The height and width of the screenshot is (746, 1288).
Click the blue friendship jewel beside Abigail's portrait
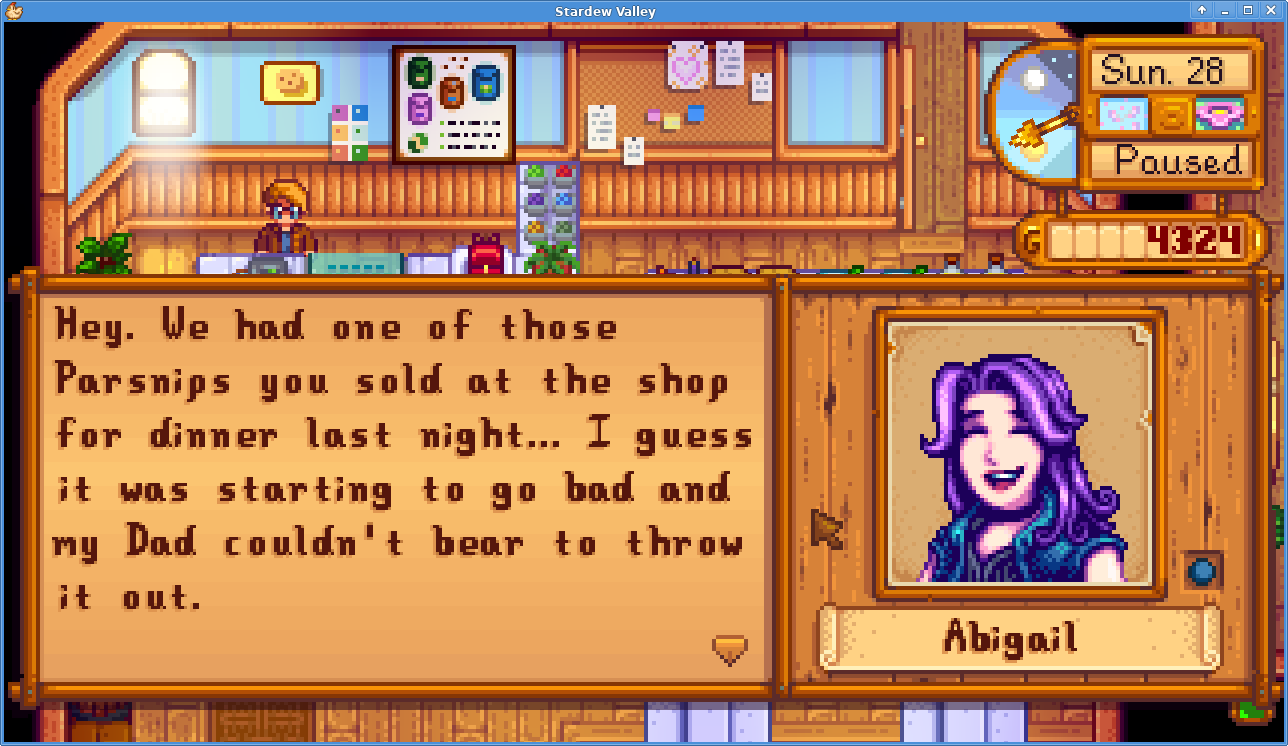1199,571
